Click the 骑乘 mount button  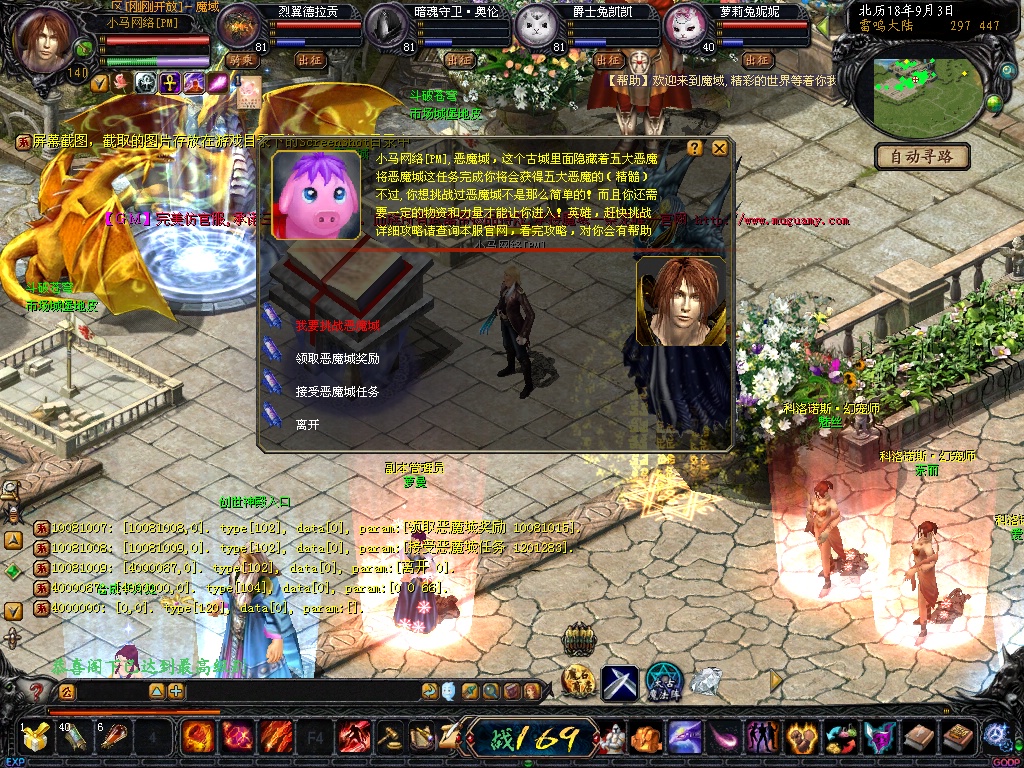[241, 60]
